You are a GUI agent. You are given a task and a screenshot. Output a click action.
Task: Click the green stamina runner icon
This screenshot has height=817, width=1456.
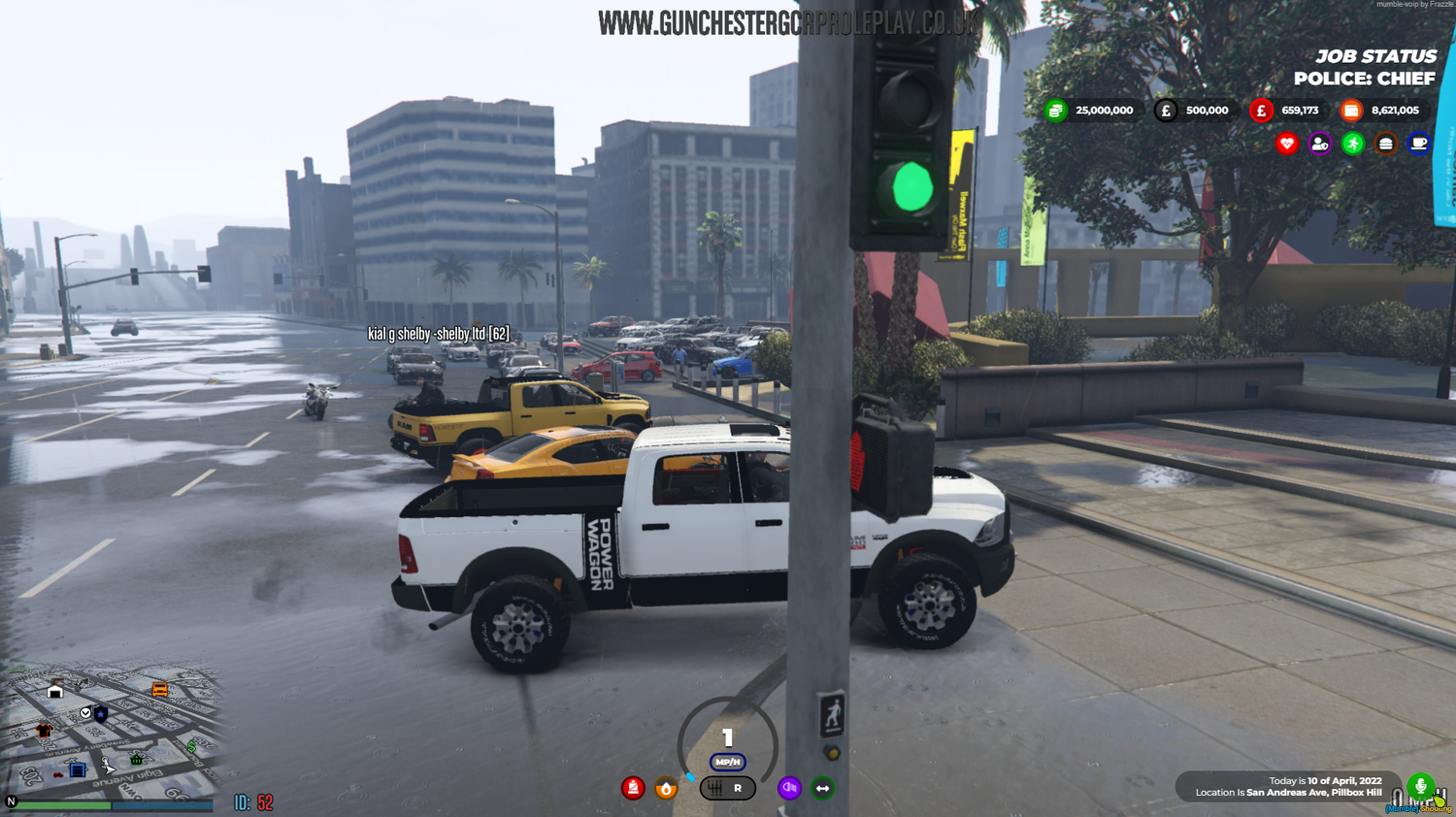point(1352,143)
